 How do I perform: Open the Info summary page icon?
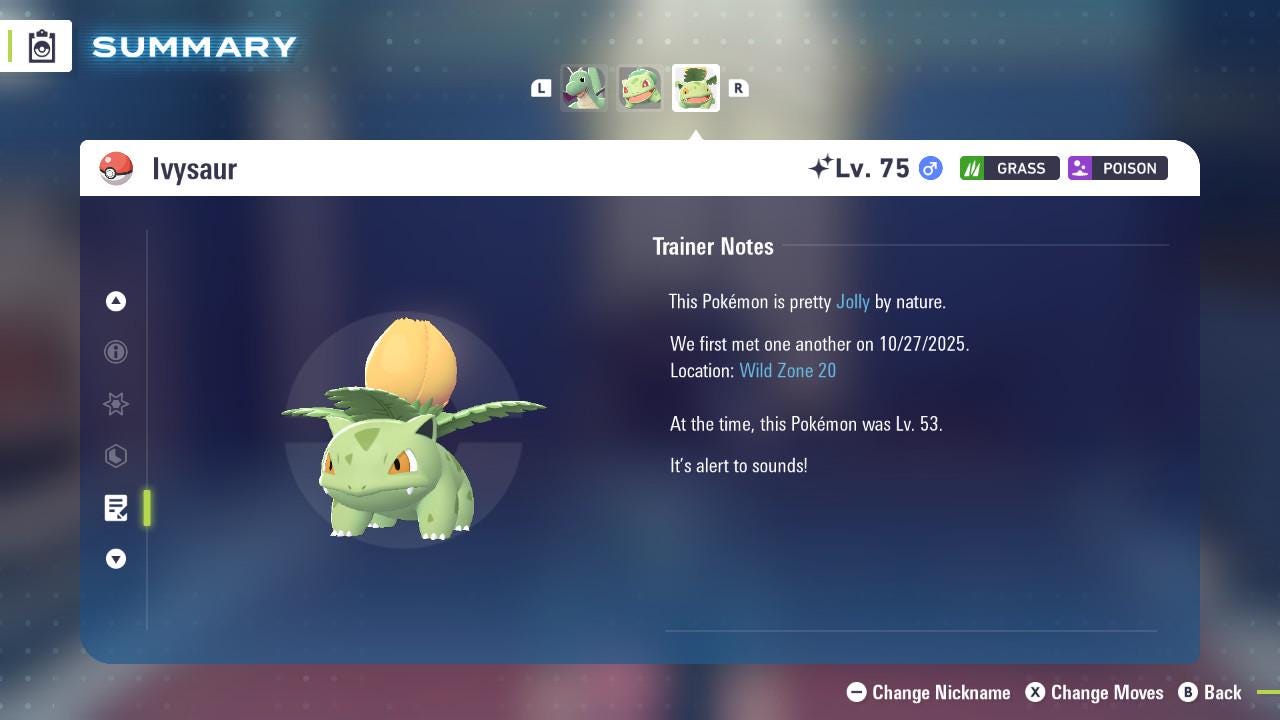click(x=116, y=352)
